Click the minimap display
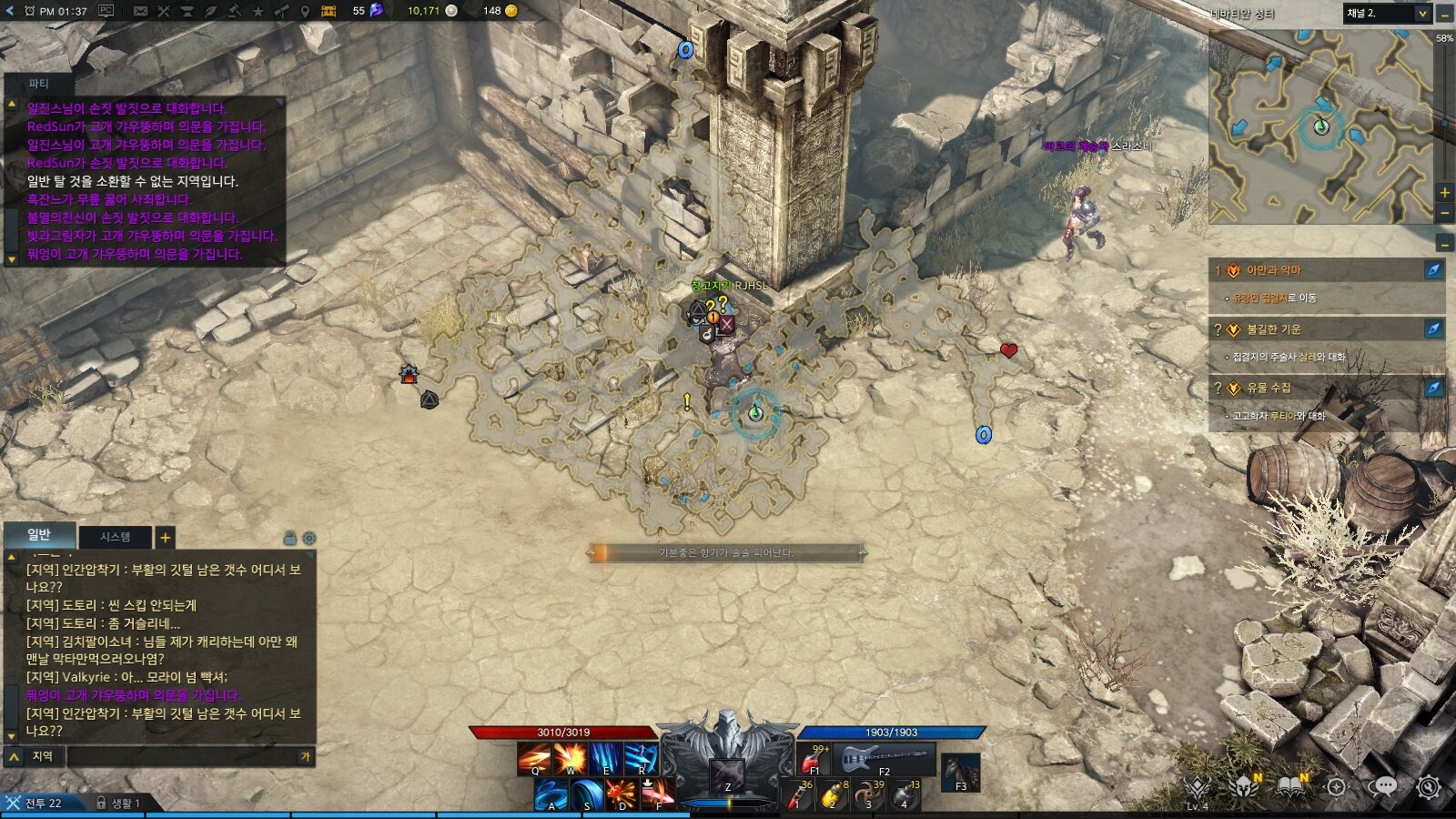 tap(1319, 127)
